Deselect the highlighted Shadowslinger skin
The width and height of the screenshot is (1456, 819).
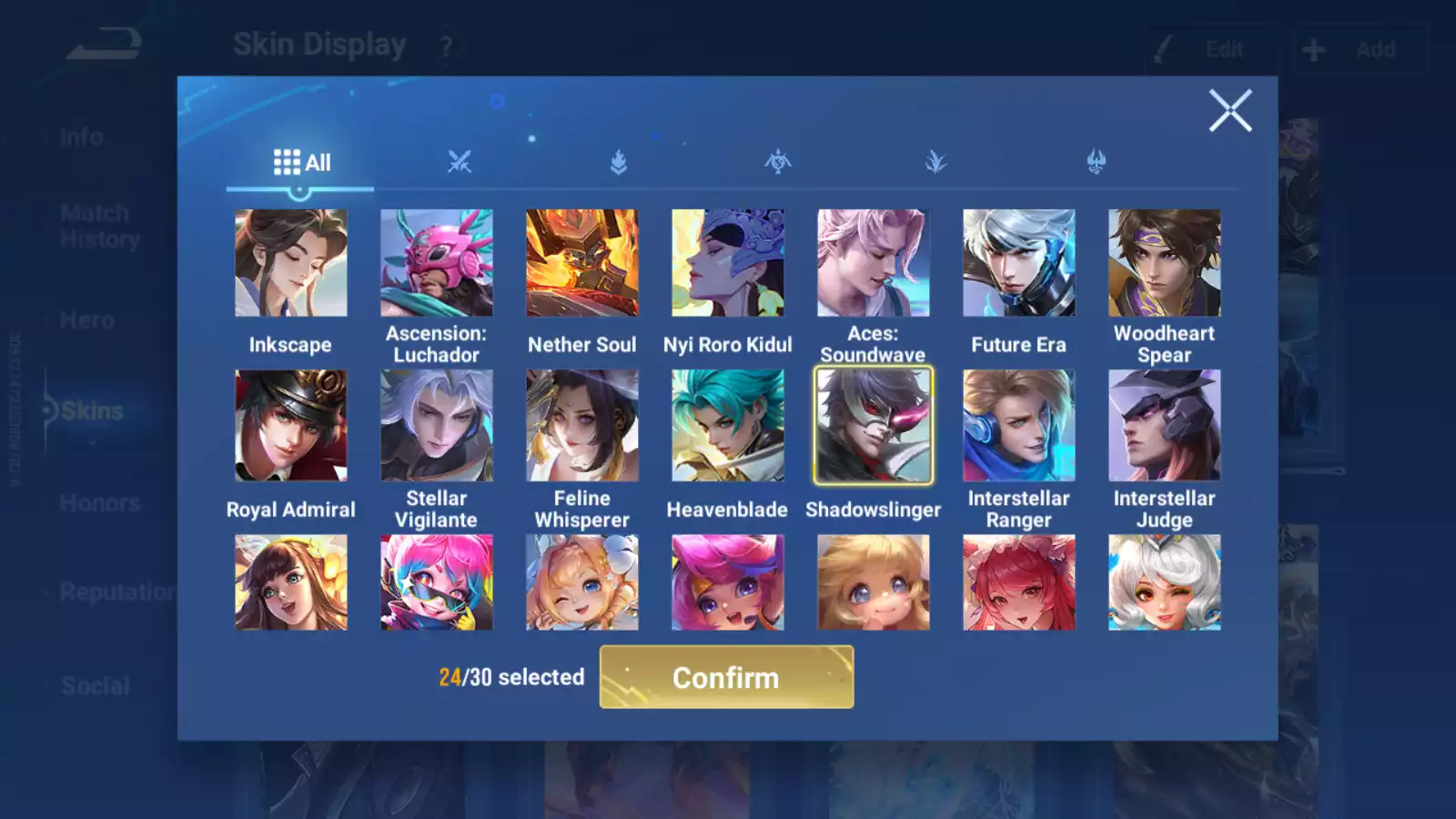pos(874,425)
